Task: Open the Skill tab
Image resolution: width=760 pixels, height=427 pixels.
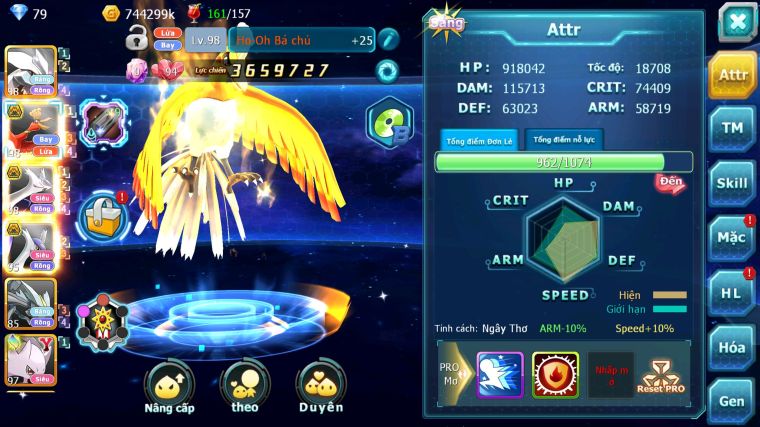Action: (732, 183)
